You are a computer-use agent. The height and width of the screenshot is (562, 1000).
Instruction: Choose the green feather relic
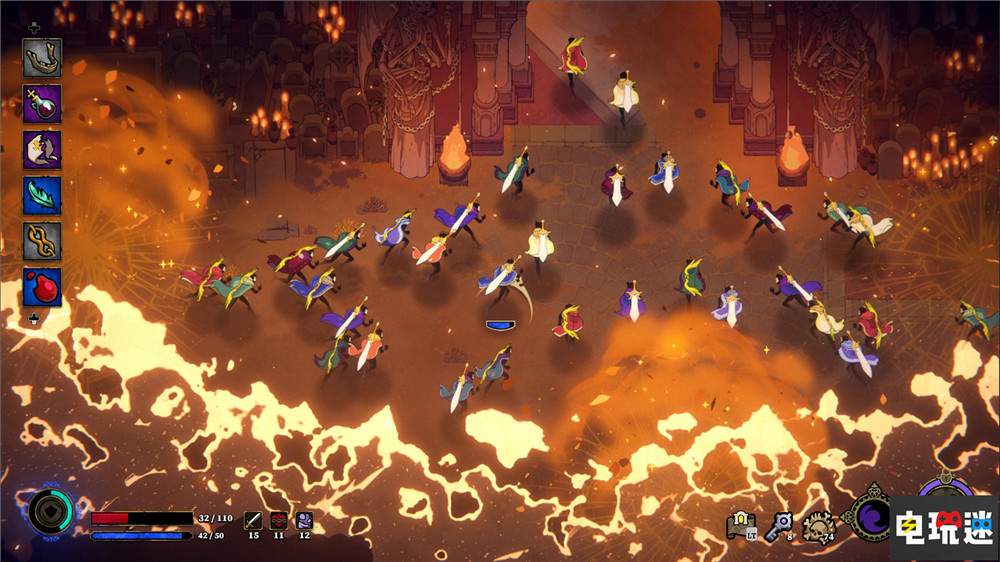tap(42, 196)
